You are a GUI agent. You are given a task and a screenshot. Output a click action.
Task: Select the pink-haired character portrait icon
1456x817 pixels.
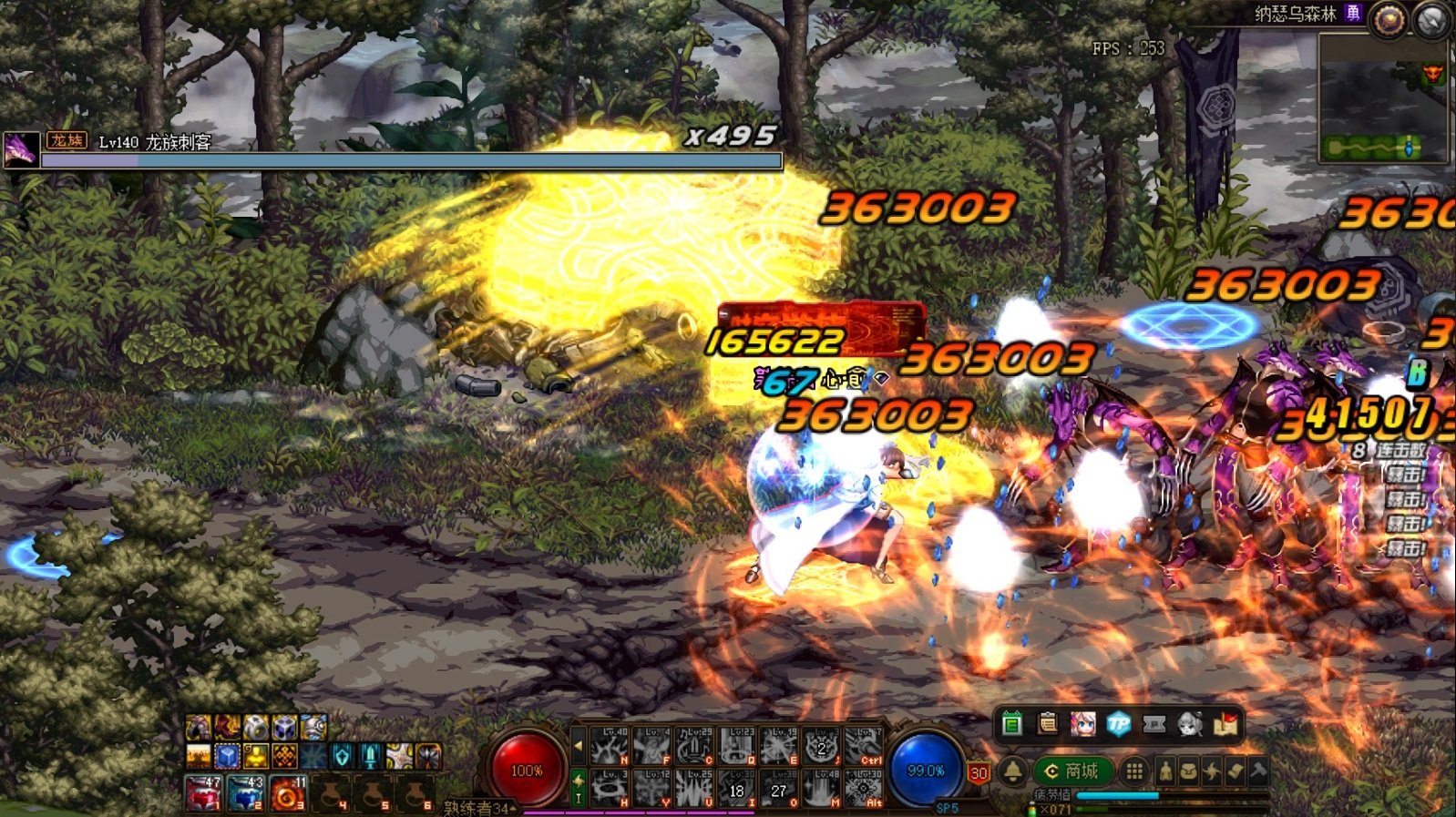pyautogui.click(x=1082, y=724)
